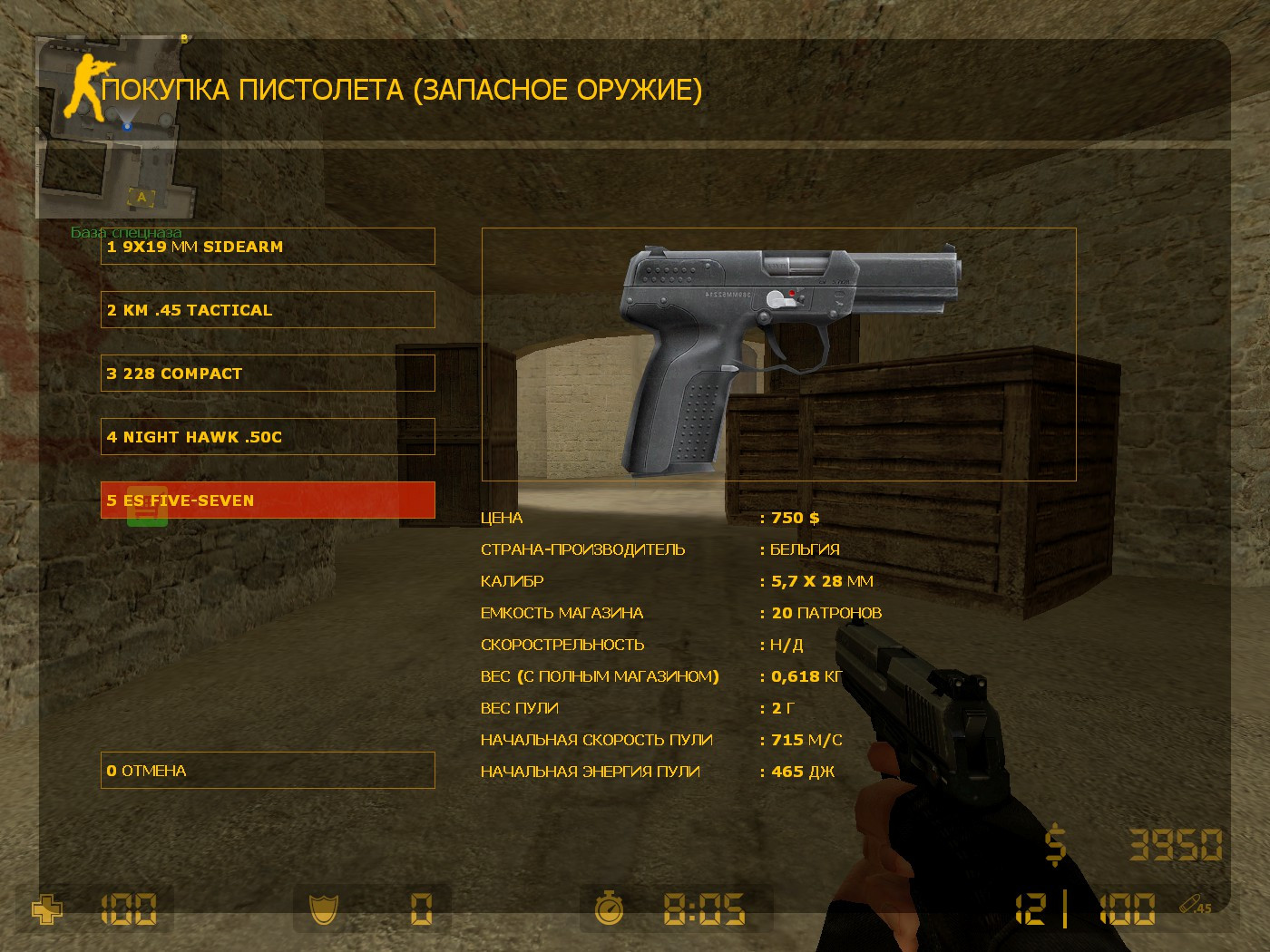Click the stopwatch timer icon in the HUD
Viewport: 1270px width, 952px height.
(x=610, y=909)
